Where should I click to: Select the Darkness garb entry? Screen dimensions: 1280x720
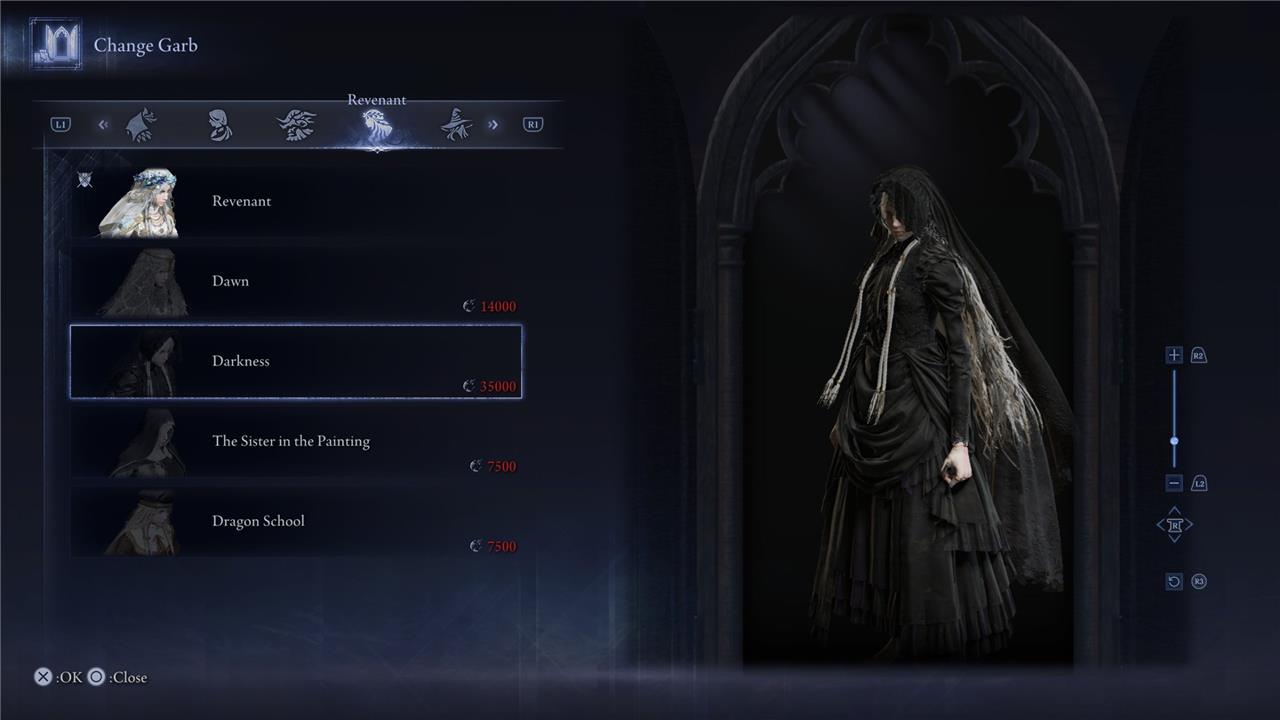tap(295, 361)
